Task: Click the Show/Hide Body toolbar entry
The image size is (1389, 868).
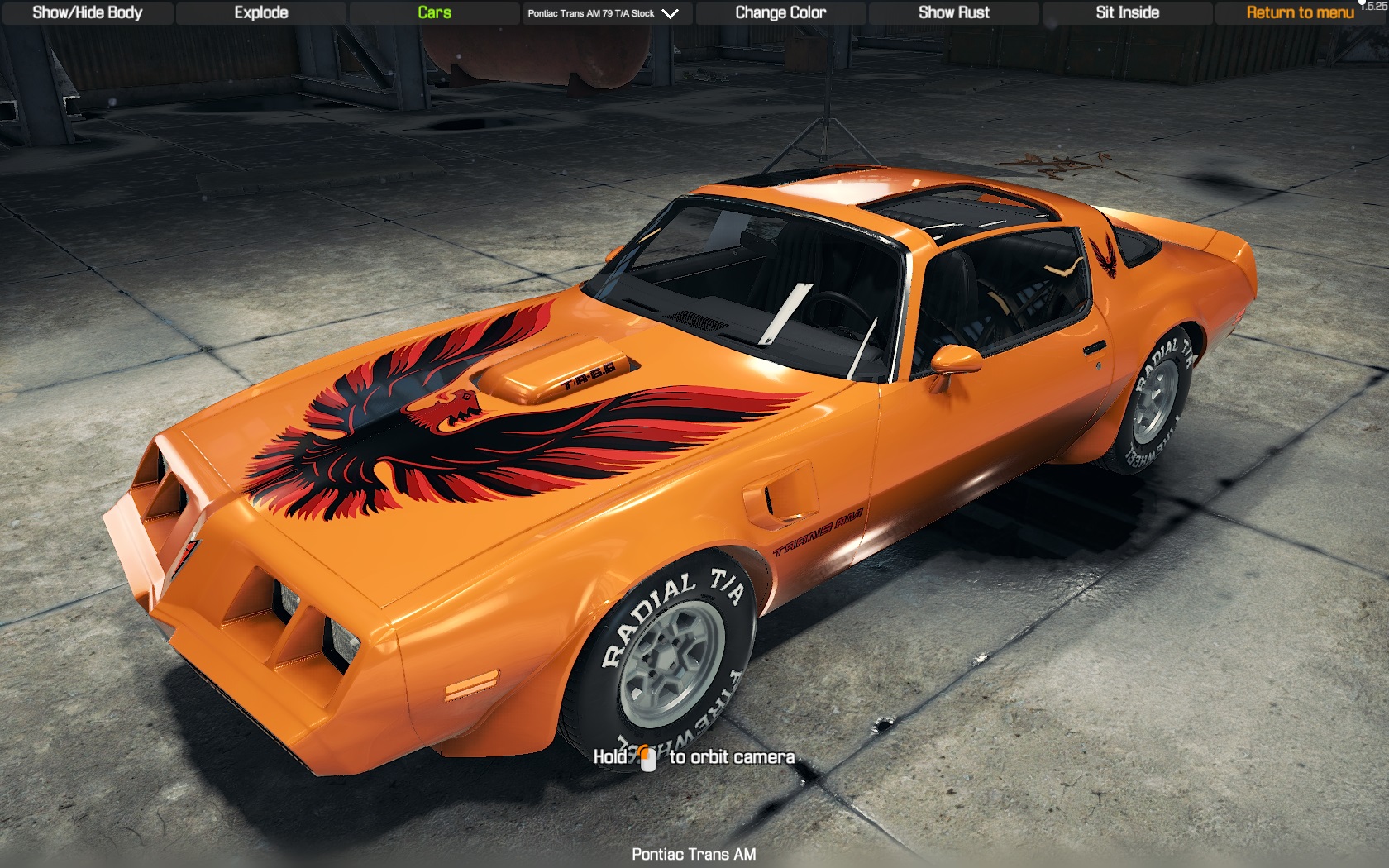Action: click(86, 13)
